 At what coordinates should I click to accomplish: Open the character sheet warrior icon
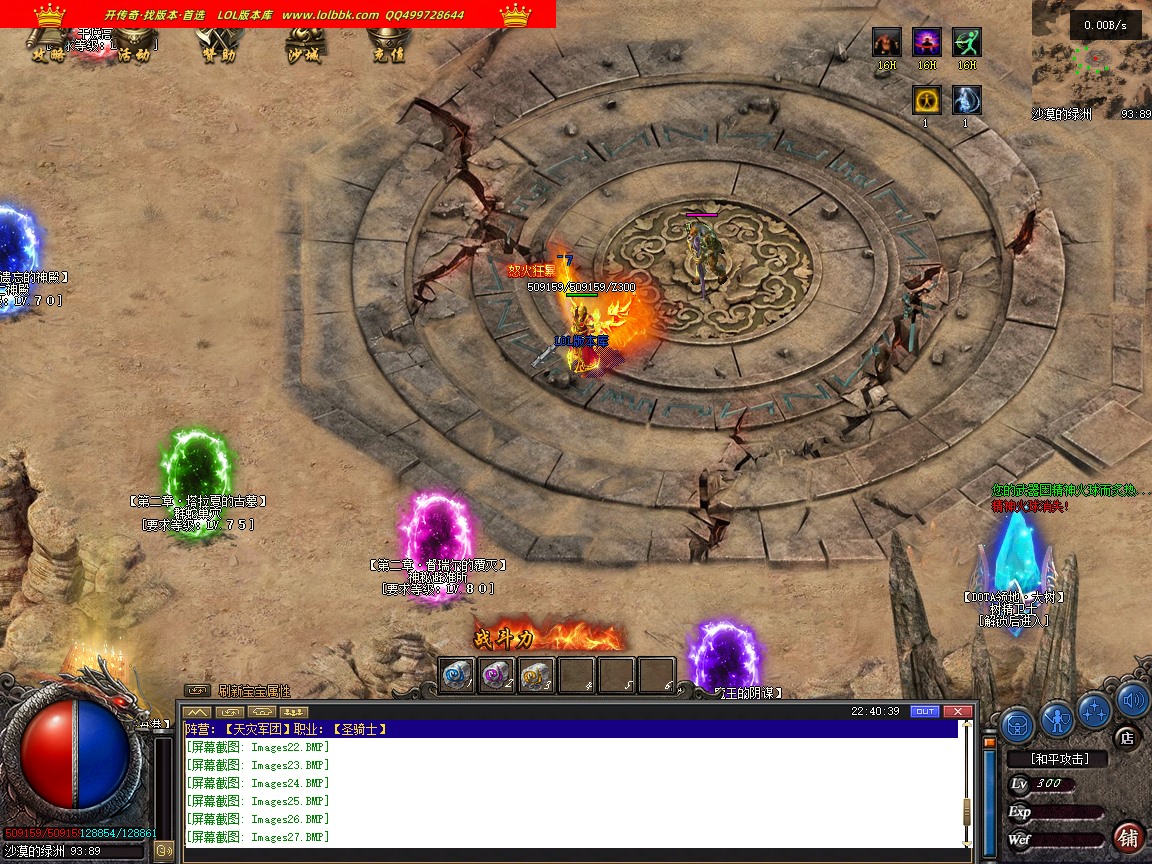click(1057, 717)
